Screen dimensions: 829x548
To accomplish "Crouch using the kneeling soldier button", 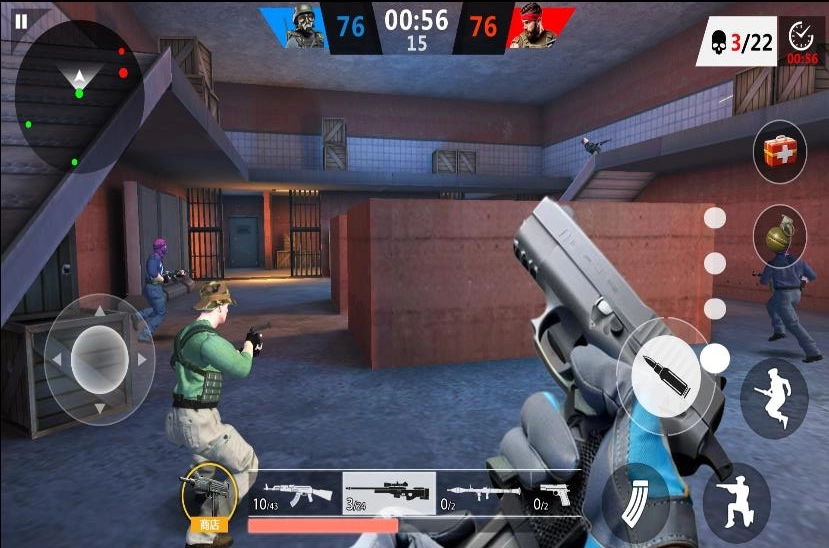I will click(x=736, y=496).
